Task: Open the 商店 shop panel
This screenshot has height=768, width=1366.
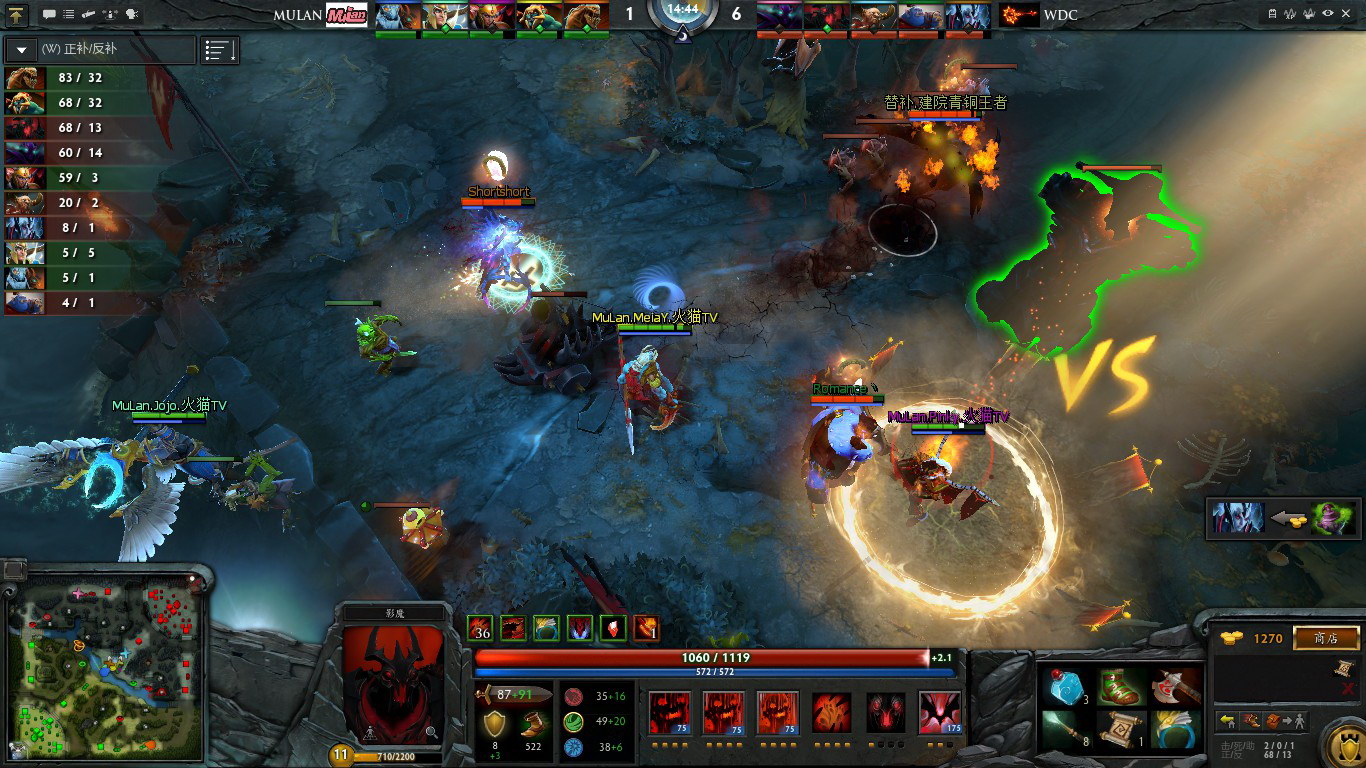Action: [x=1326, y=638]
